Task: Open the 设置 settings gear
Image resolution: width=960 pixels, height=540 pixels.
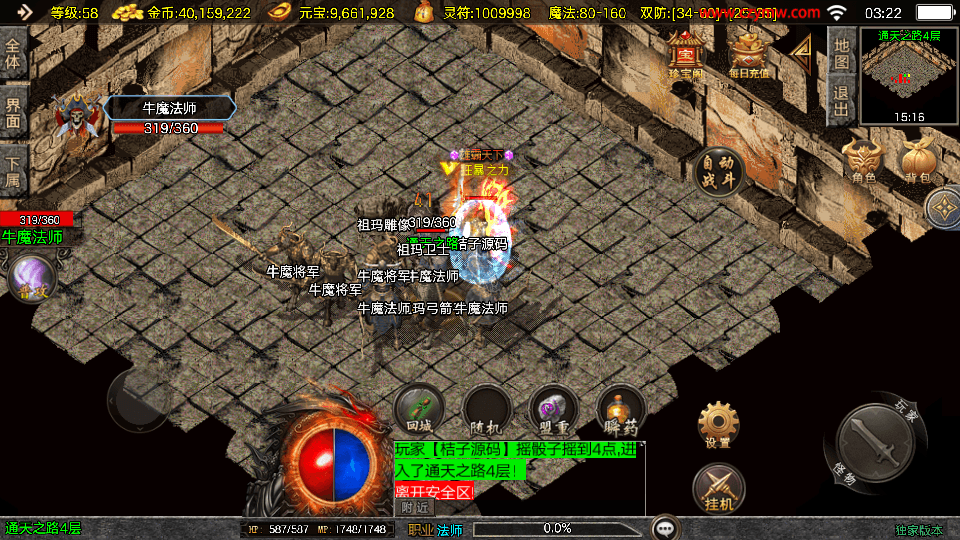Action: pos(718,426)
